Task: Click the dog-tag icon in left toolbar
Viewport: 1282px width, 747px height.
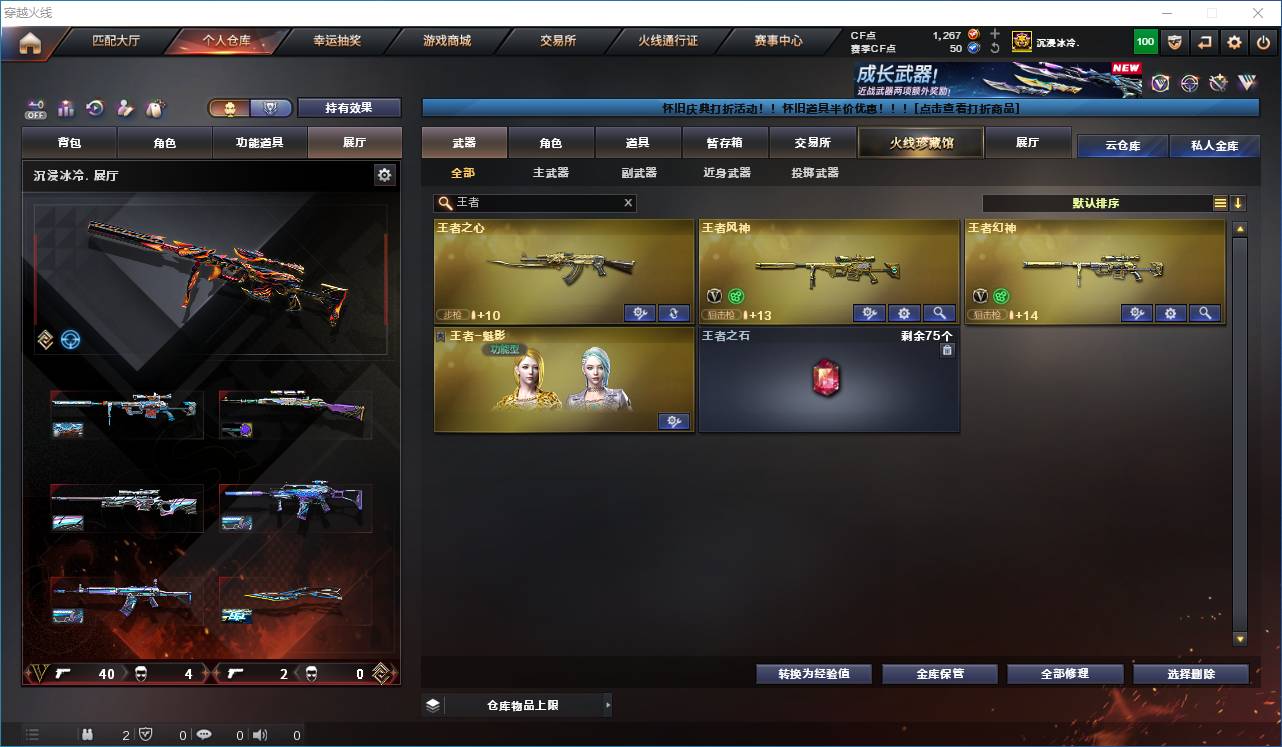Action: tap(155, 105)
